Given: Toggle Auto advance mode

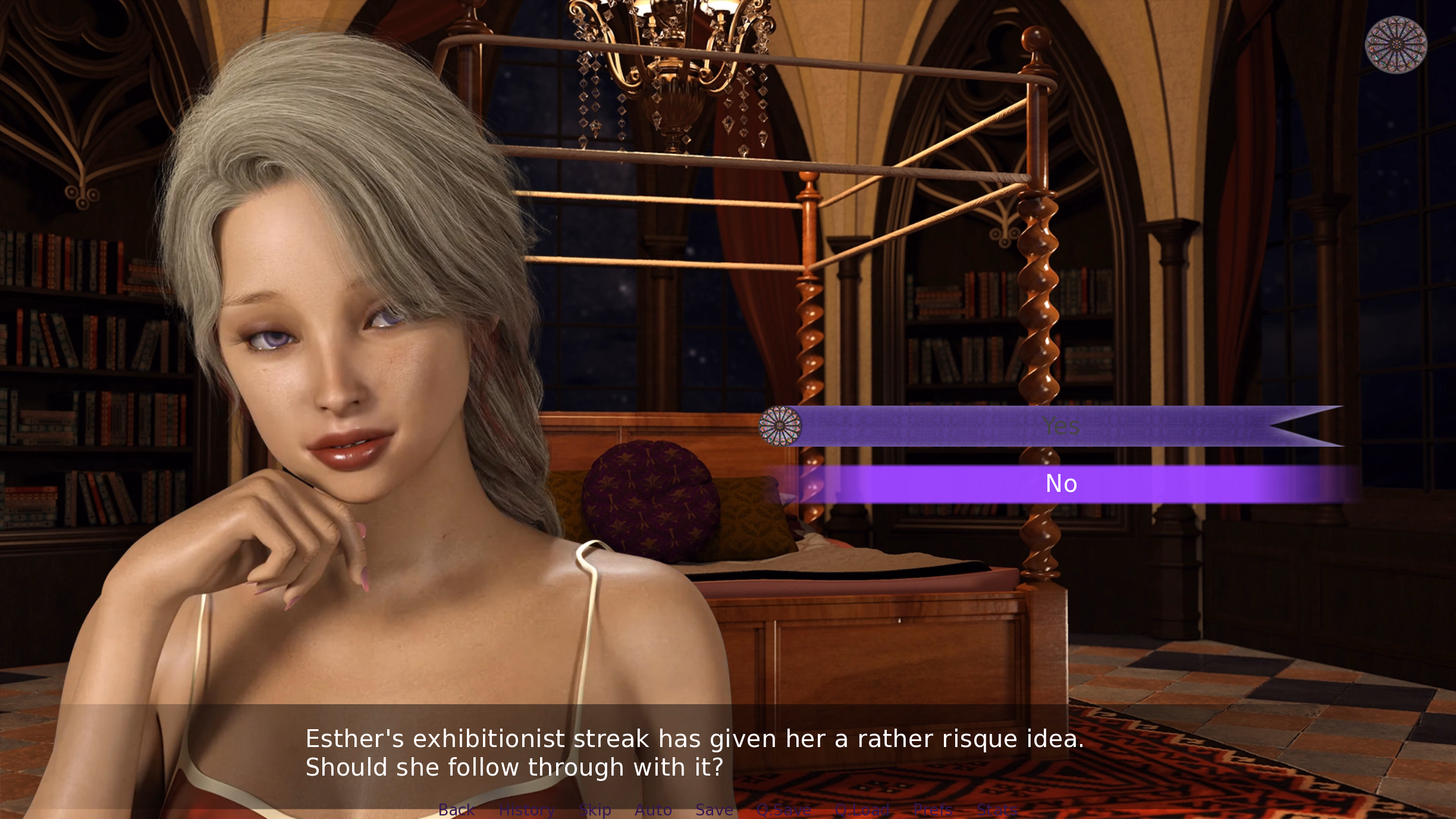Looking at the screenshot, I should pyautogui.click(x=653, y=809).
